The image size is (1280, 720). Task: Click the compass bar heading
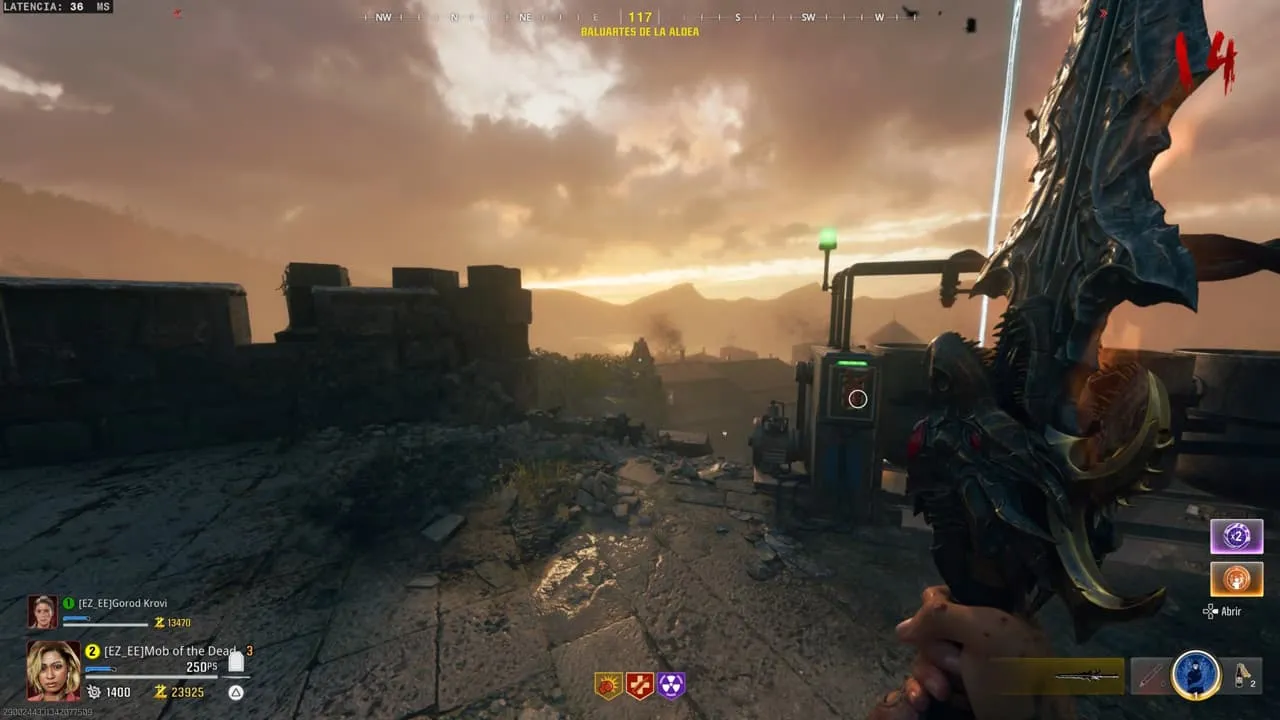click(x=640, y=17)
